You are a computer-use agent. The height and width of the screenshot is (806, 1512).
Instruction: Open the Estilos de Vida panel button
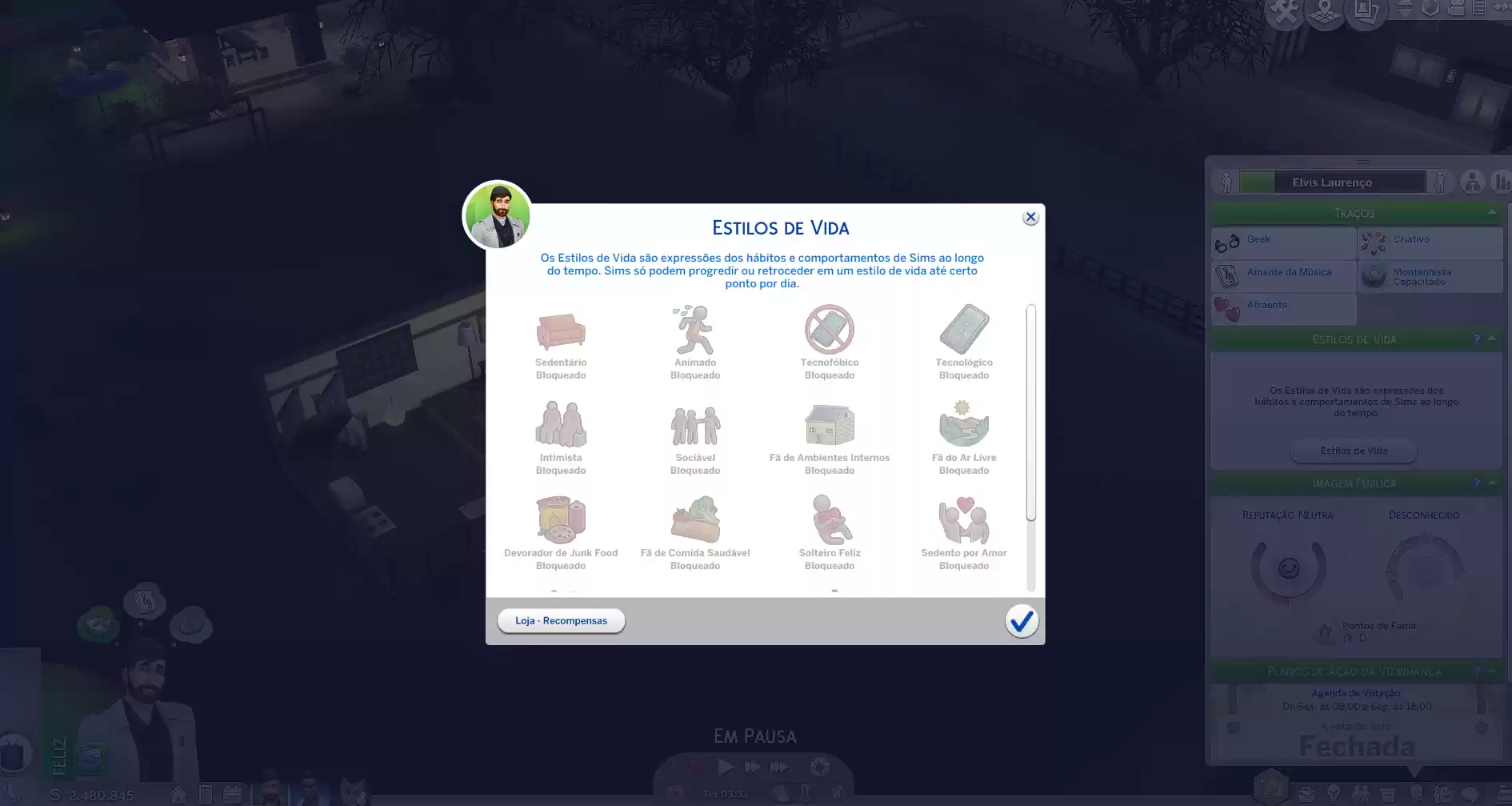1354,451
